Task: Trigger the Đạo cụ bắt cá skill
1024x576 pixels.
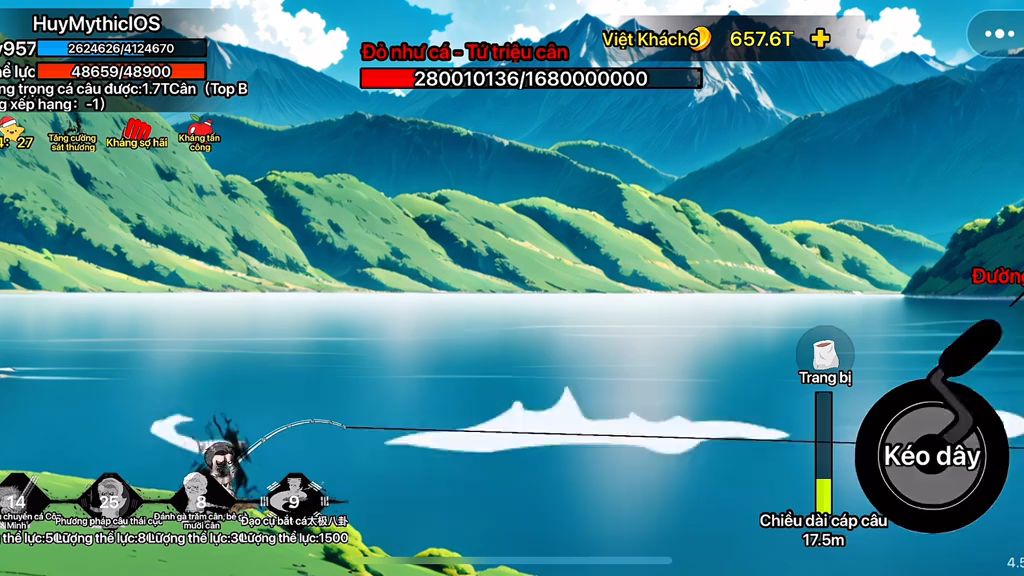Action: pos(293,499)
